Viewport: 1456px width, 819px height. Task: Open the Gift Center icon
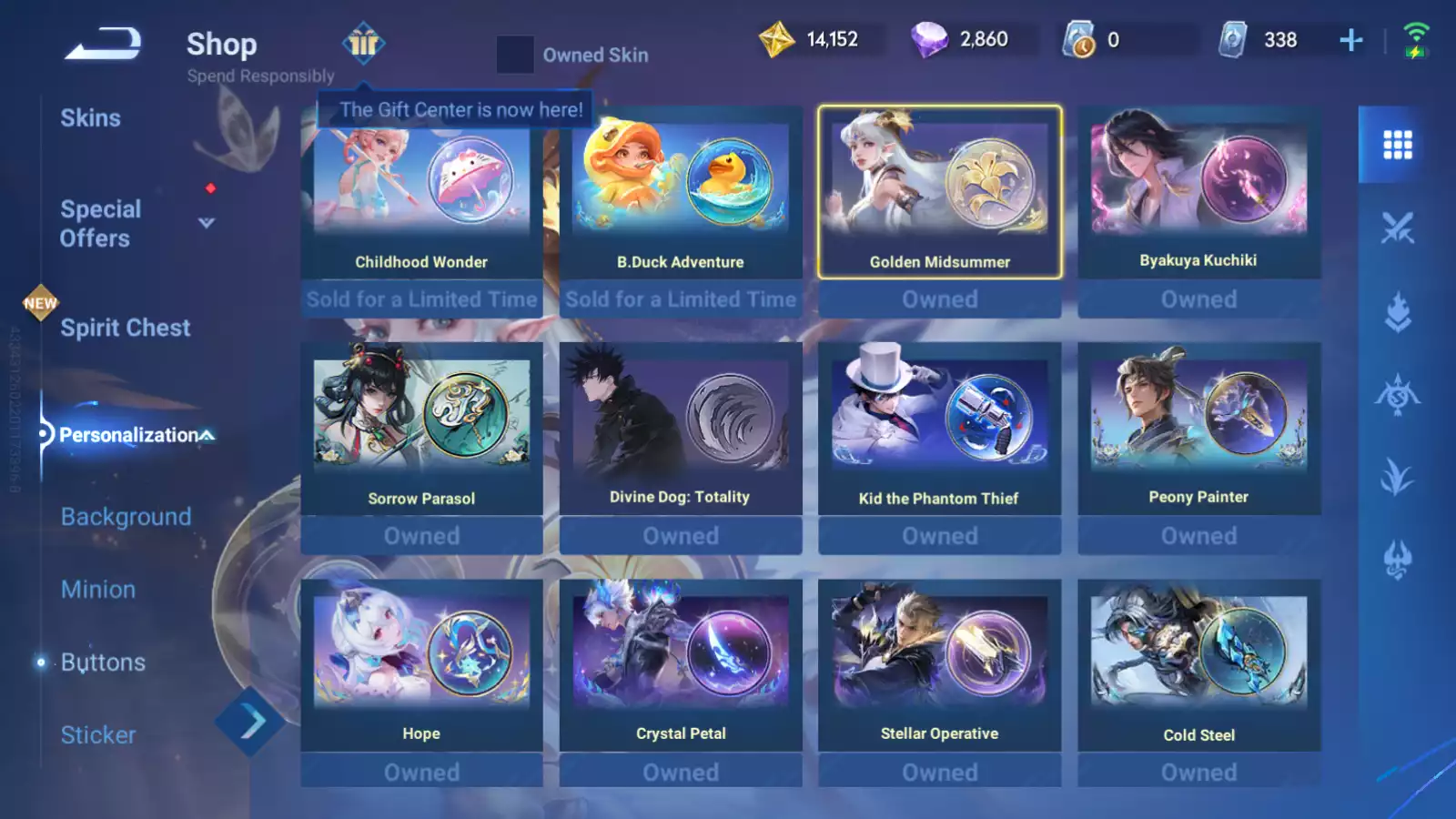(363, 43)
